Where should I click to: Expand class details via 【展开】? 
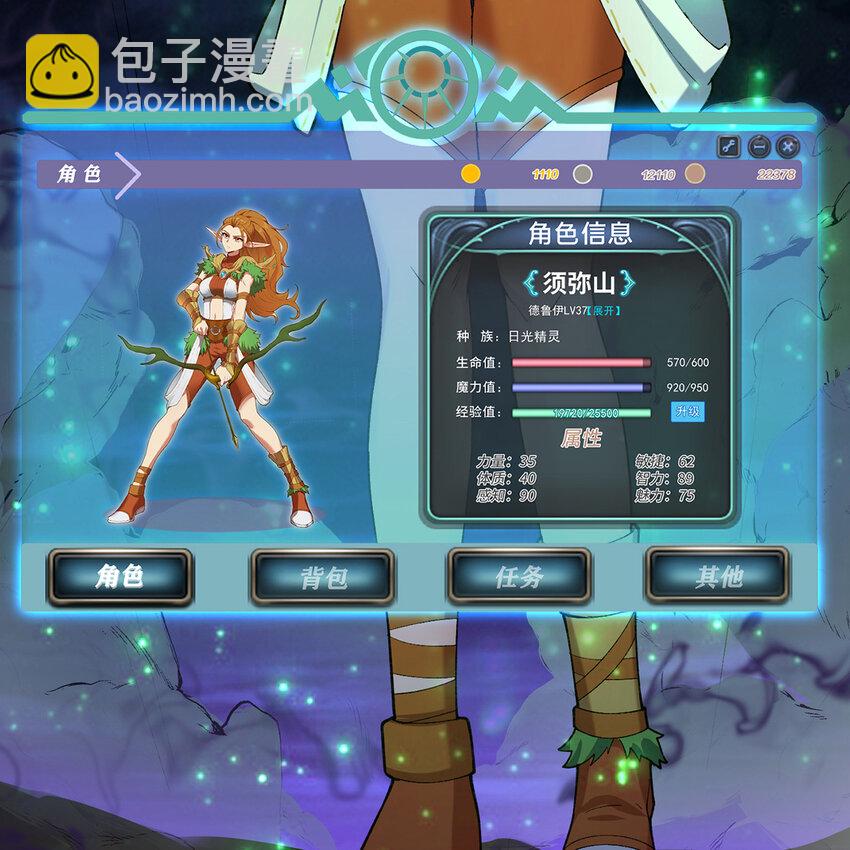(607, 311)
